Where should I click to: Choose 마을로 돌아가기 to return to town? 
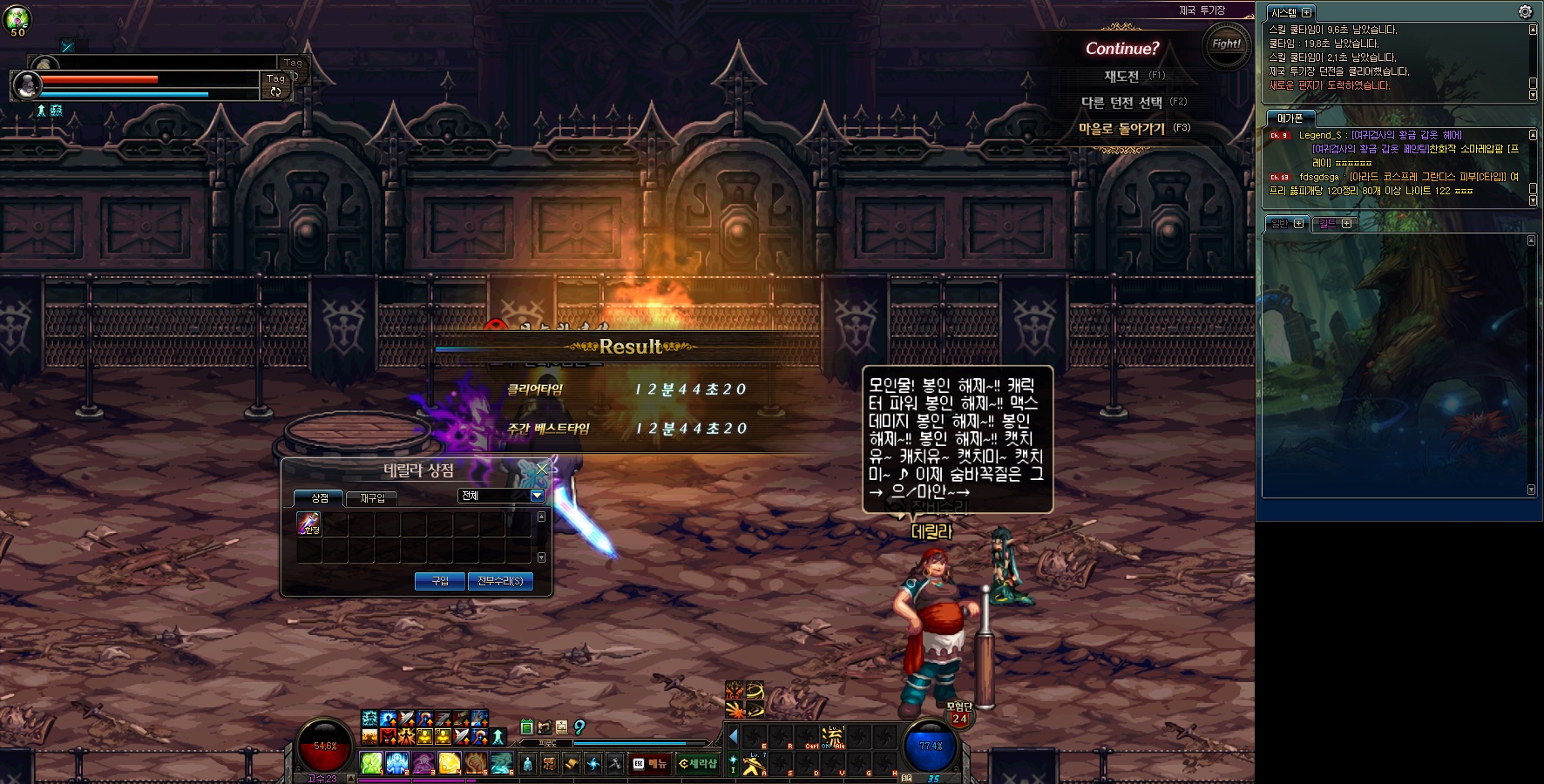coord(1121,129)
